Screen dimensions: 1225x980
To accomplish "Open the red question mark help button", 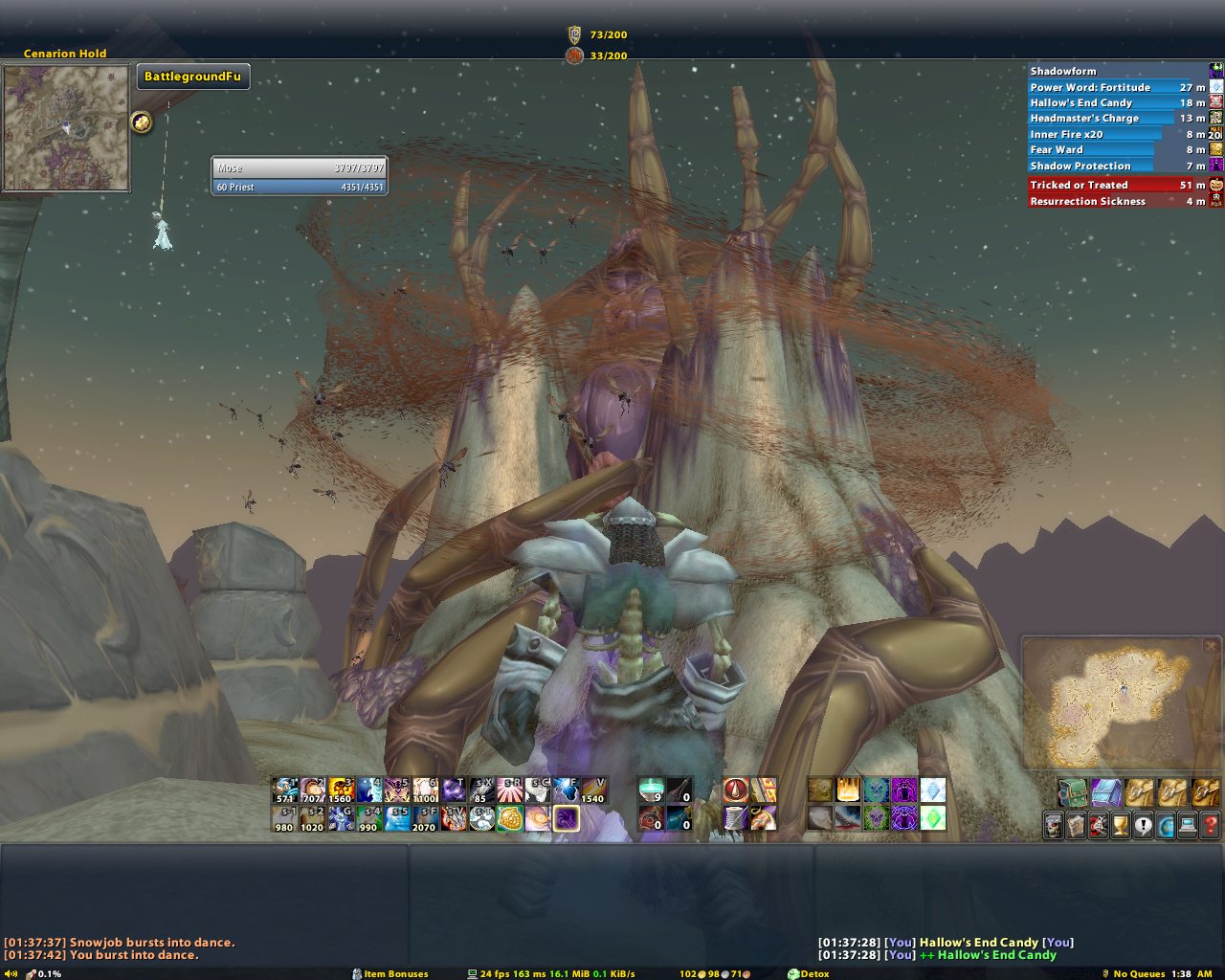I will (1210, 824).
